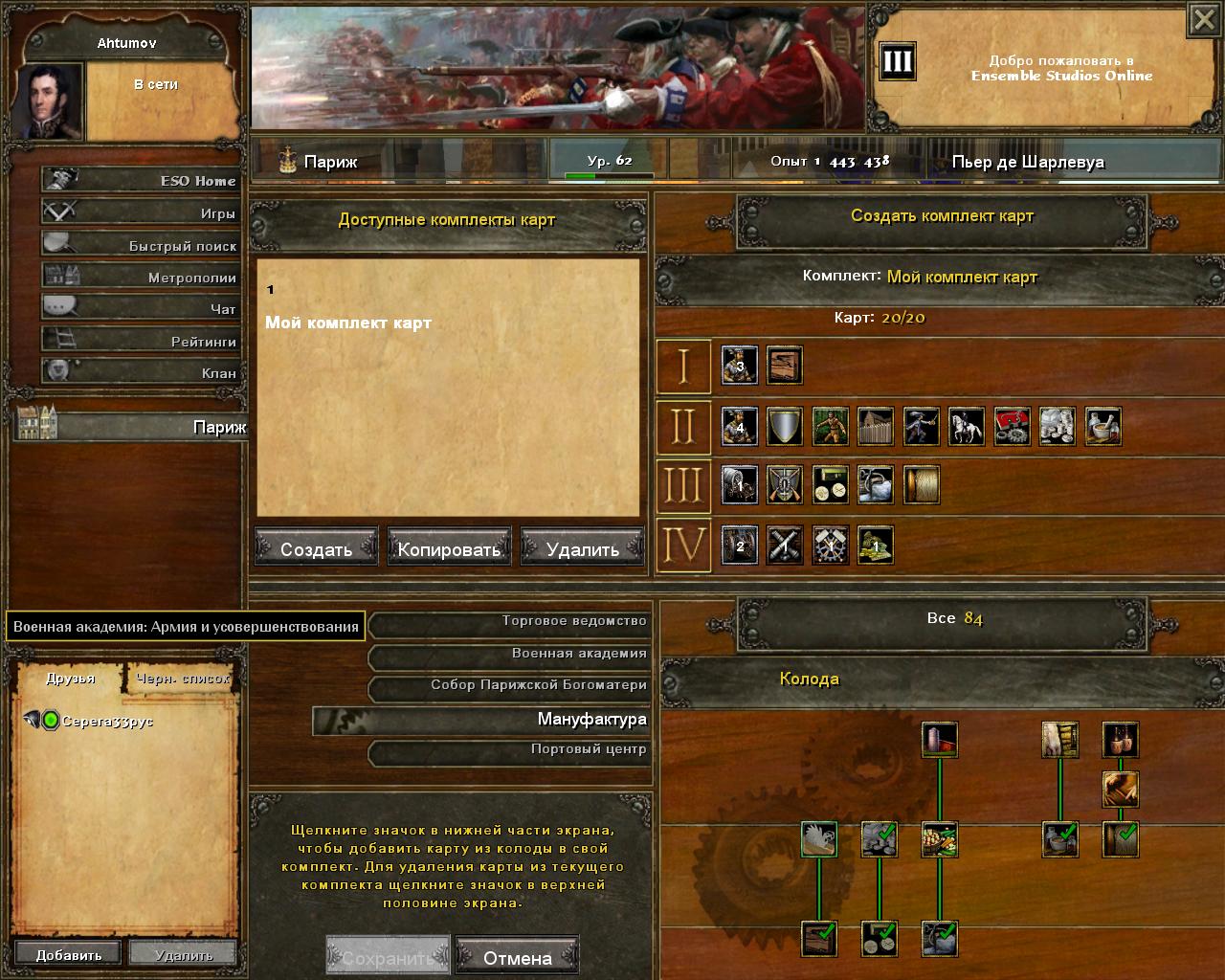Switch to Торговое ведомство category

[511, 622]
